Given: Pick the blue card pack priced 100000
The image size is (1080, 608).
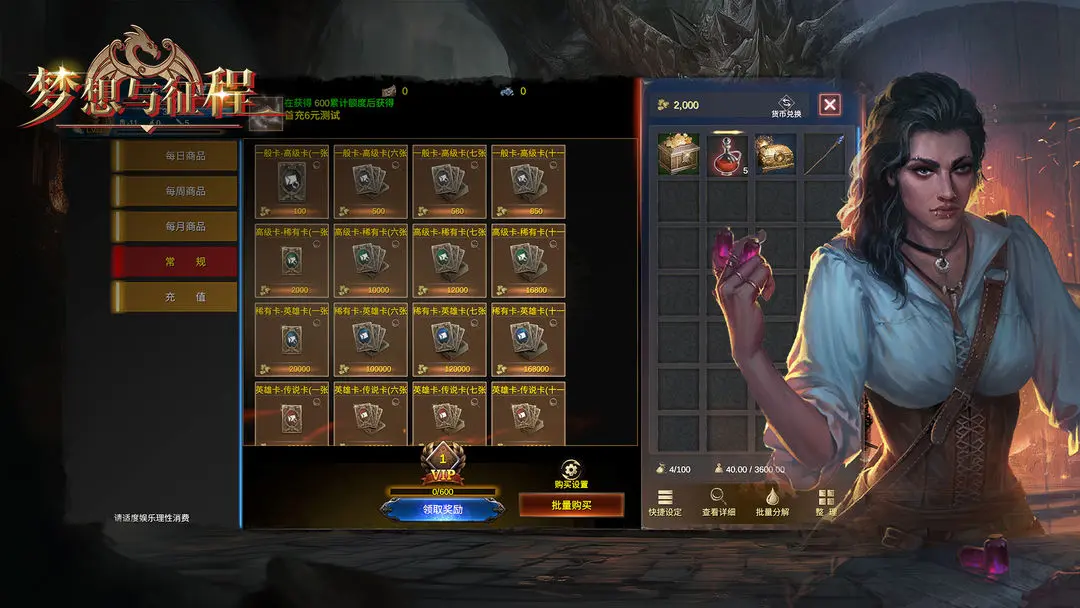Looking at the screenshot, I should pyautogui.click(x=370, y=340).
